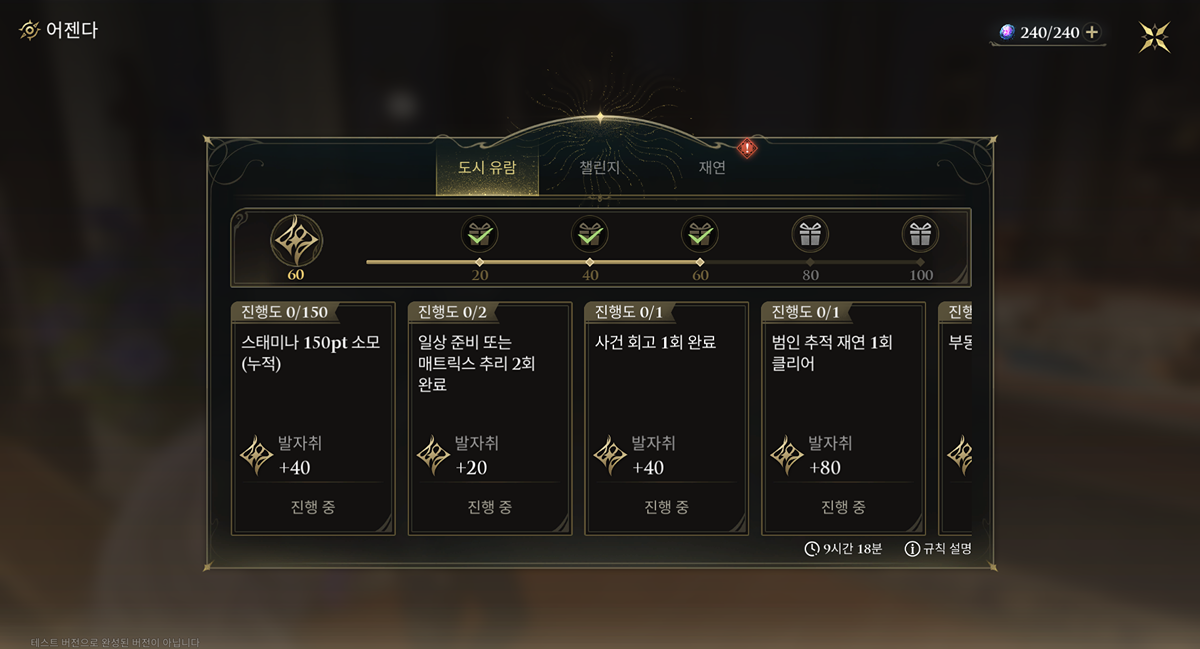1200x649 pixels.
Task: Preview the 80-point gift box reward
Action: (x=810, y=235)
